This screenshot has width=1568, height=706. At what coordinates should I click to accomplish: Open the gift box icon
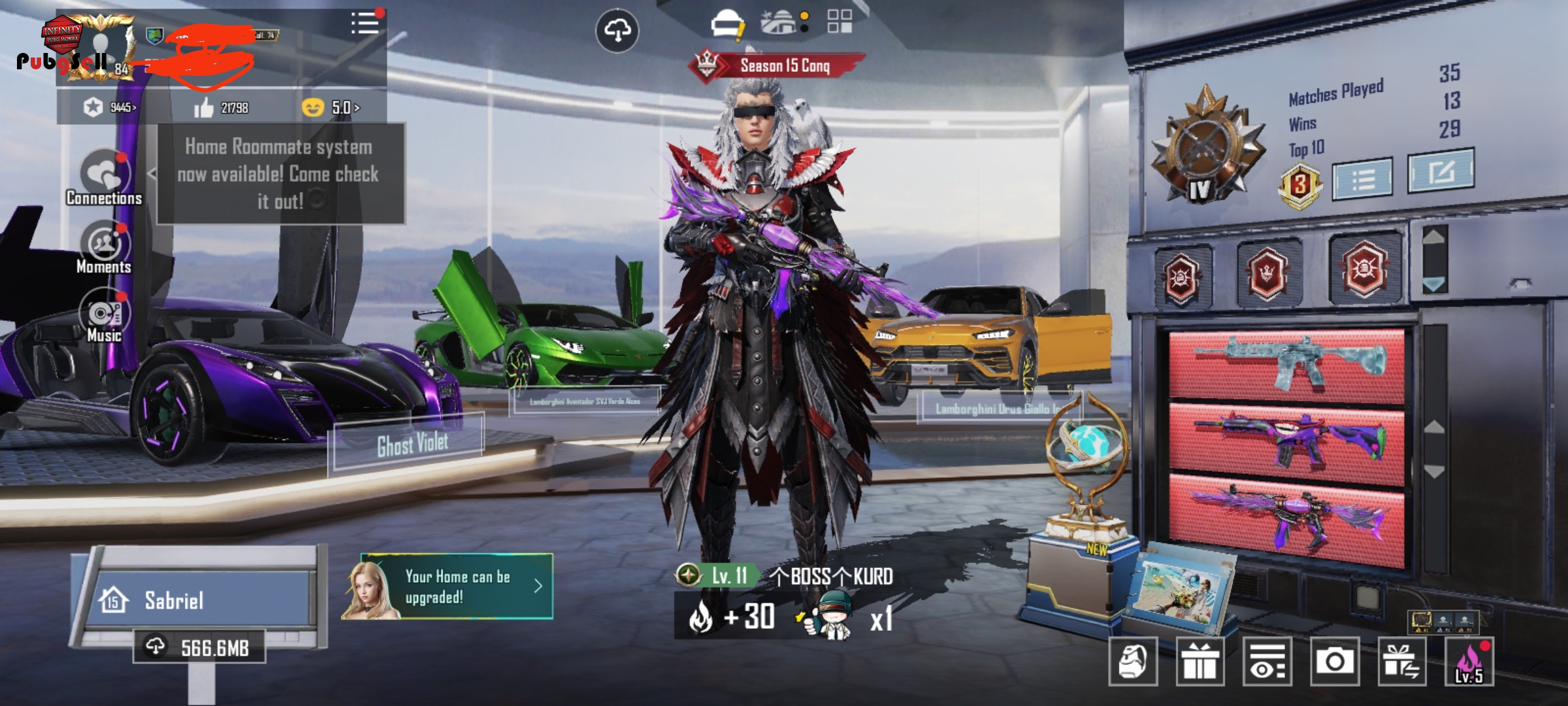1200,662
